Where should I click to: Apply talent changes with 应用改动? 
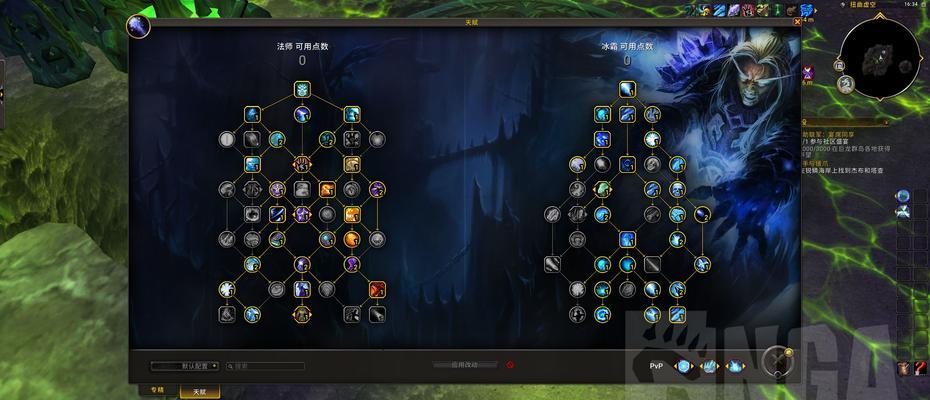(465, 365)
